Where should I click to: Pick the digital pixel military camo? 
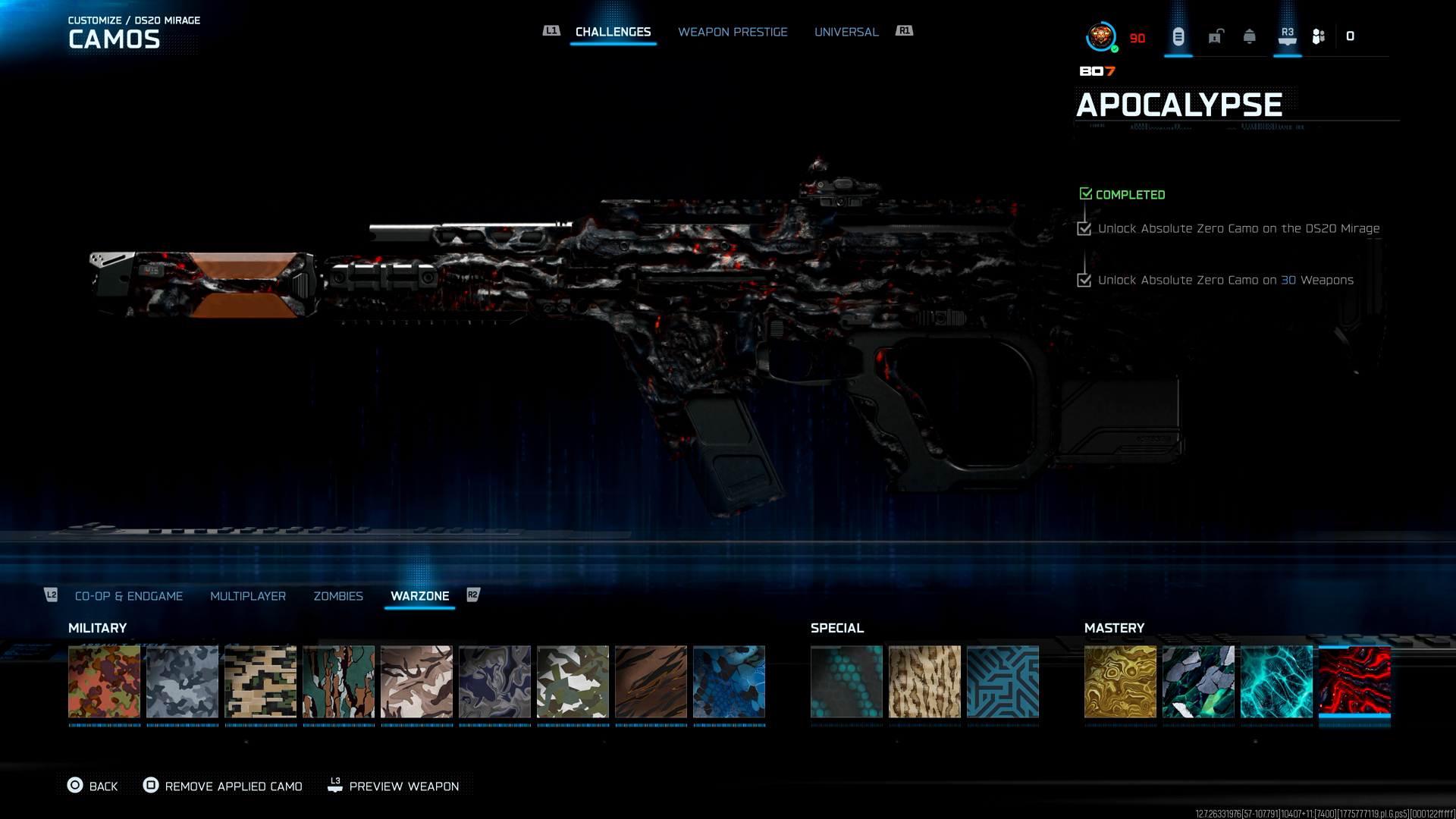(260, 682)
